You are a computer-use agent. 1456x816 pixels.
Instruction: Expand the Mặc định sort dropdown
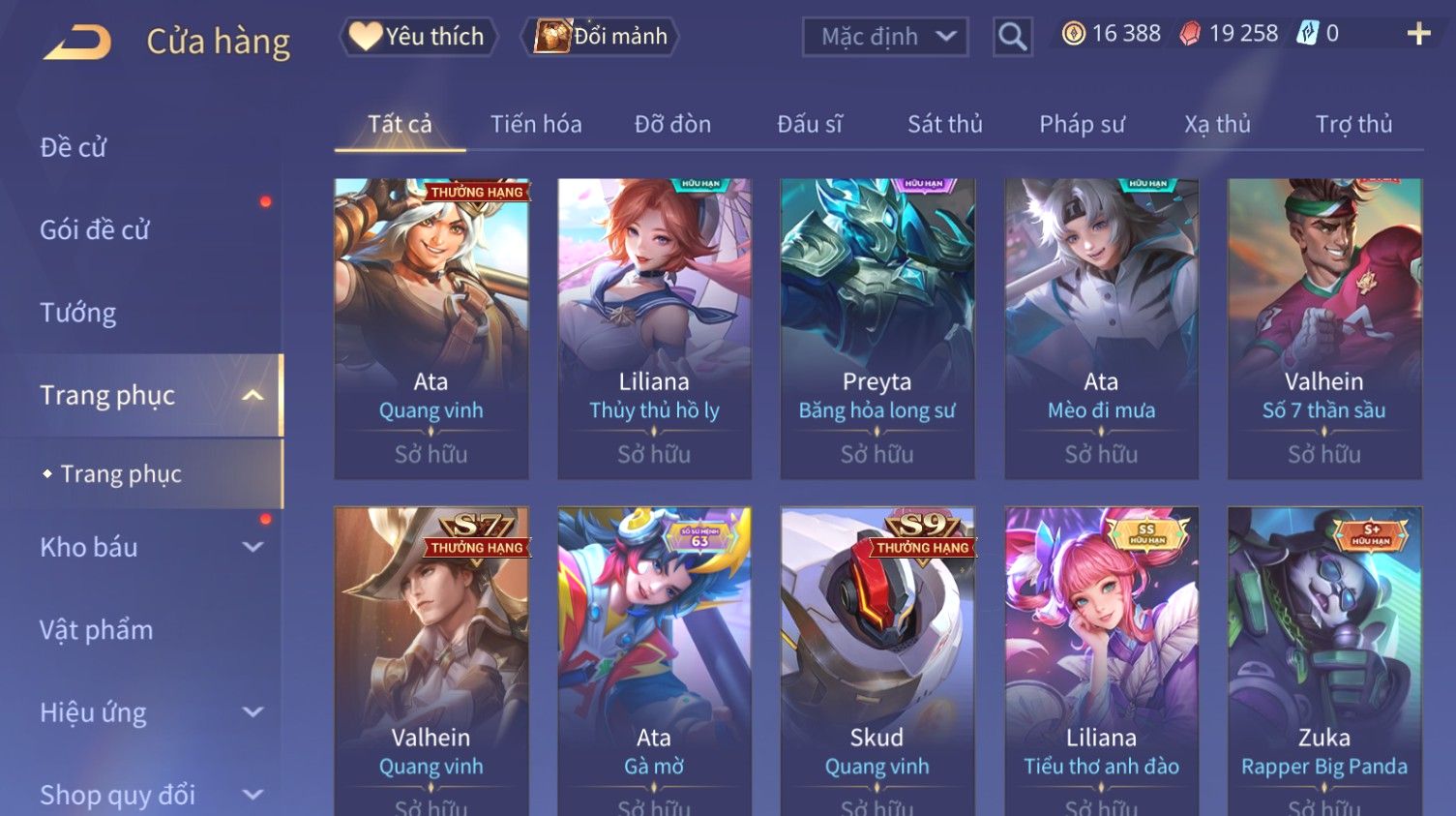(x=885, y=37)
